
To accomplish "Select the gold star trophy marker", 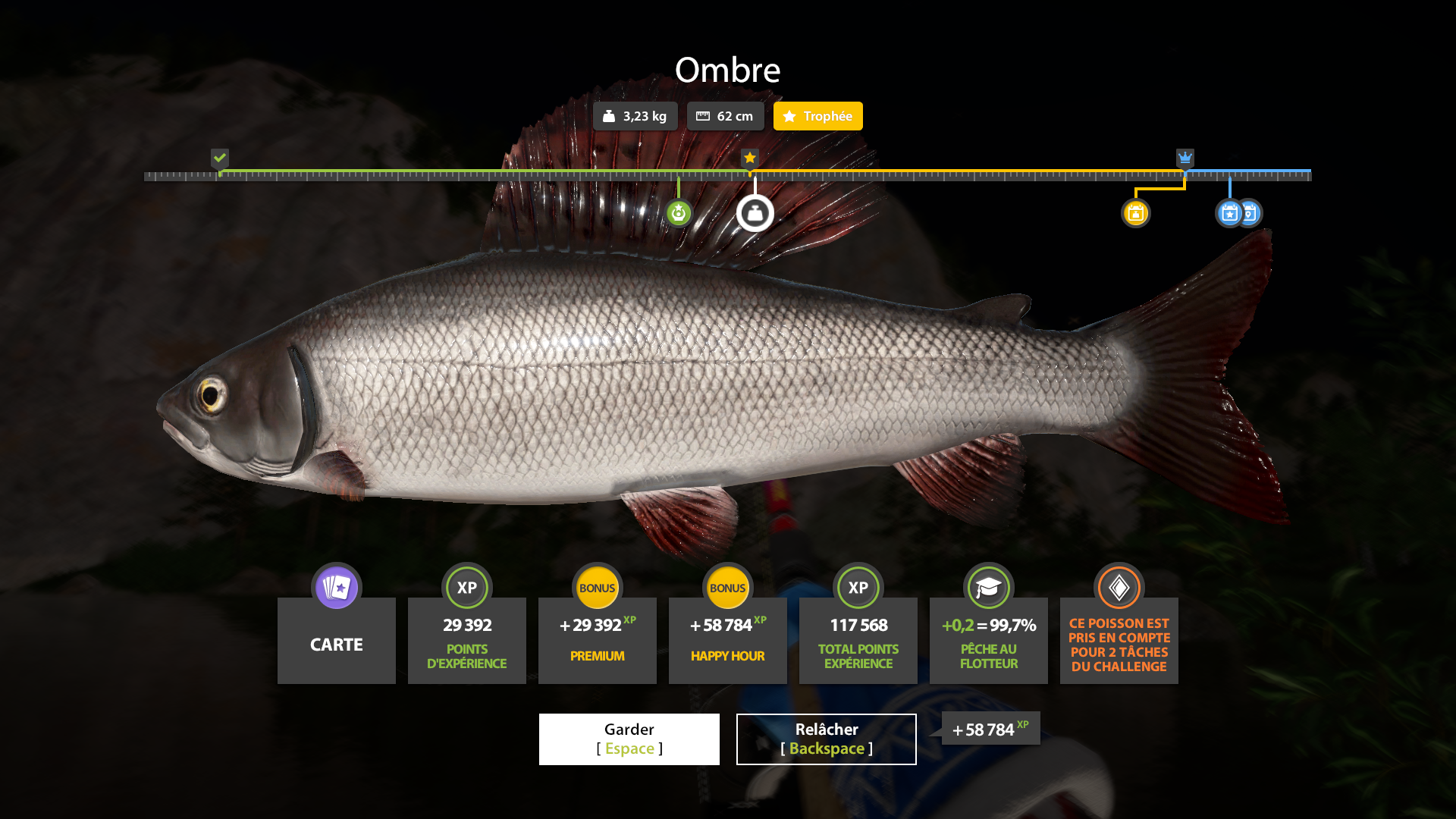I will 750,158.
